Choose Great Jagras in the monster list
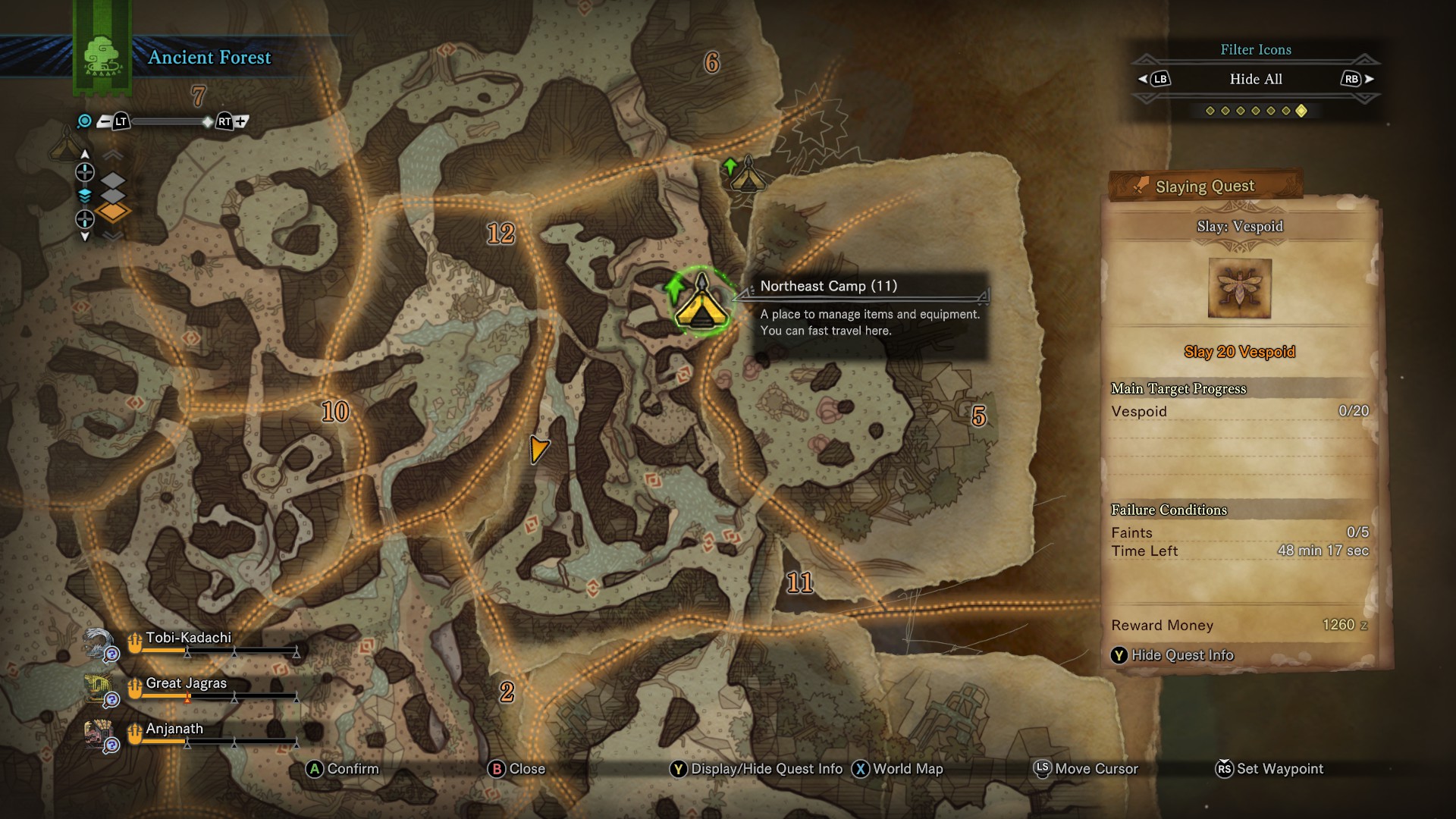Viewport: 1456px width, 819px height. tap(186, 684)
